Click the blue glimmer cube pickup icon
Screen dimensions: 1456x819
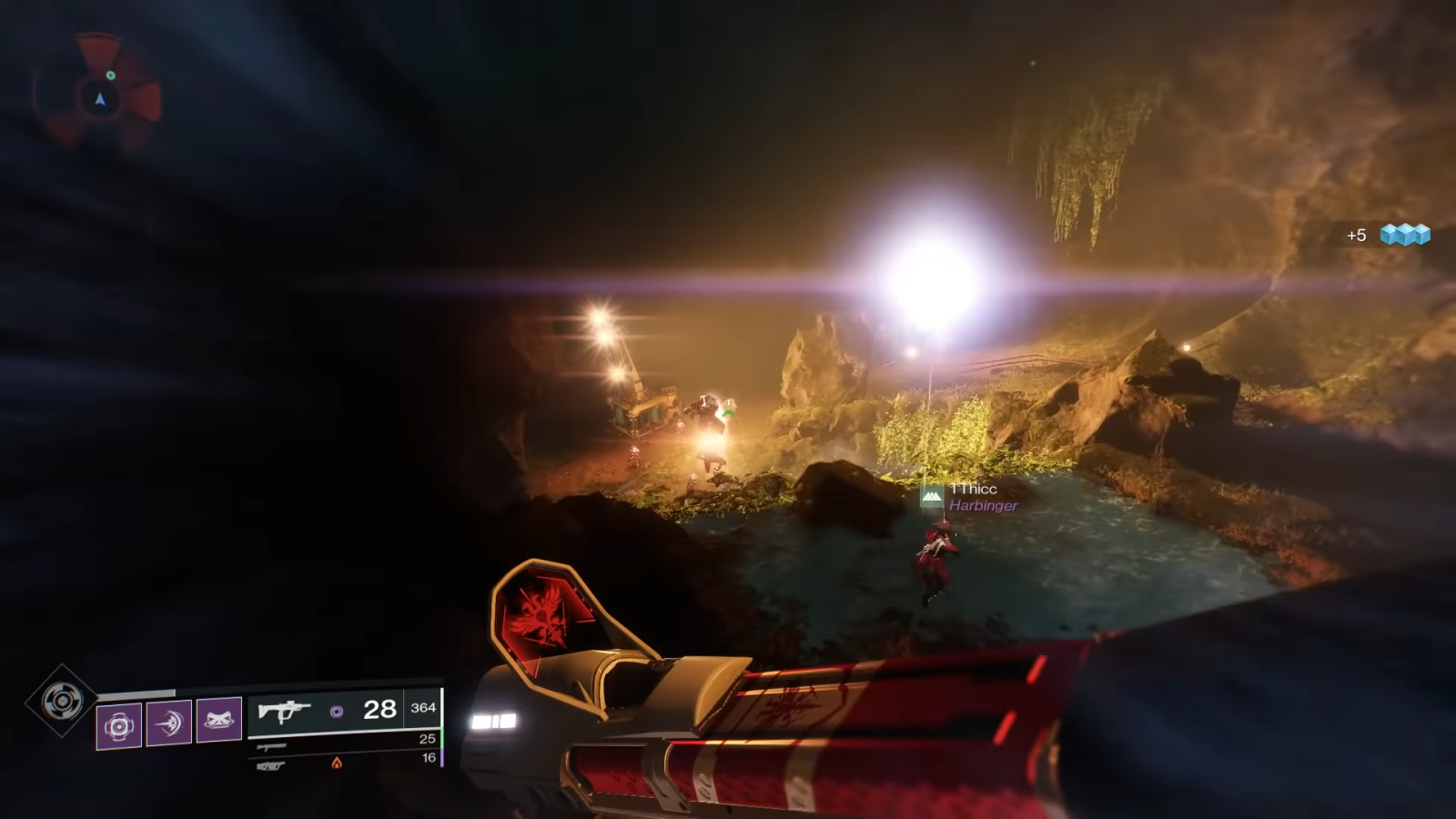pyautogui.click(x=1404, y=235)
